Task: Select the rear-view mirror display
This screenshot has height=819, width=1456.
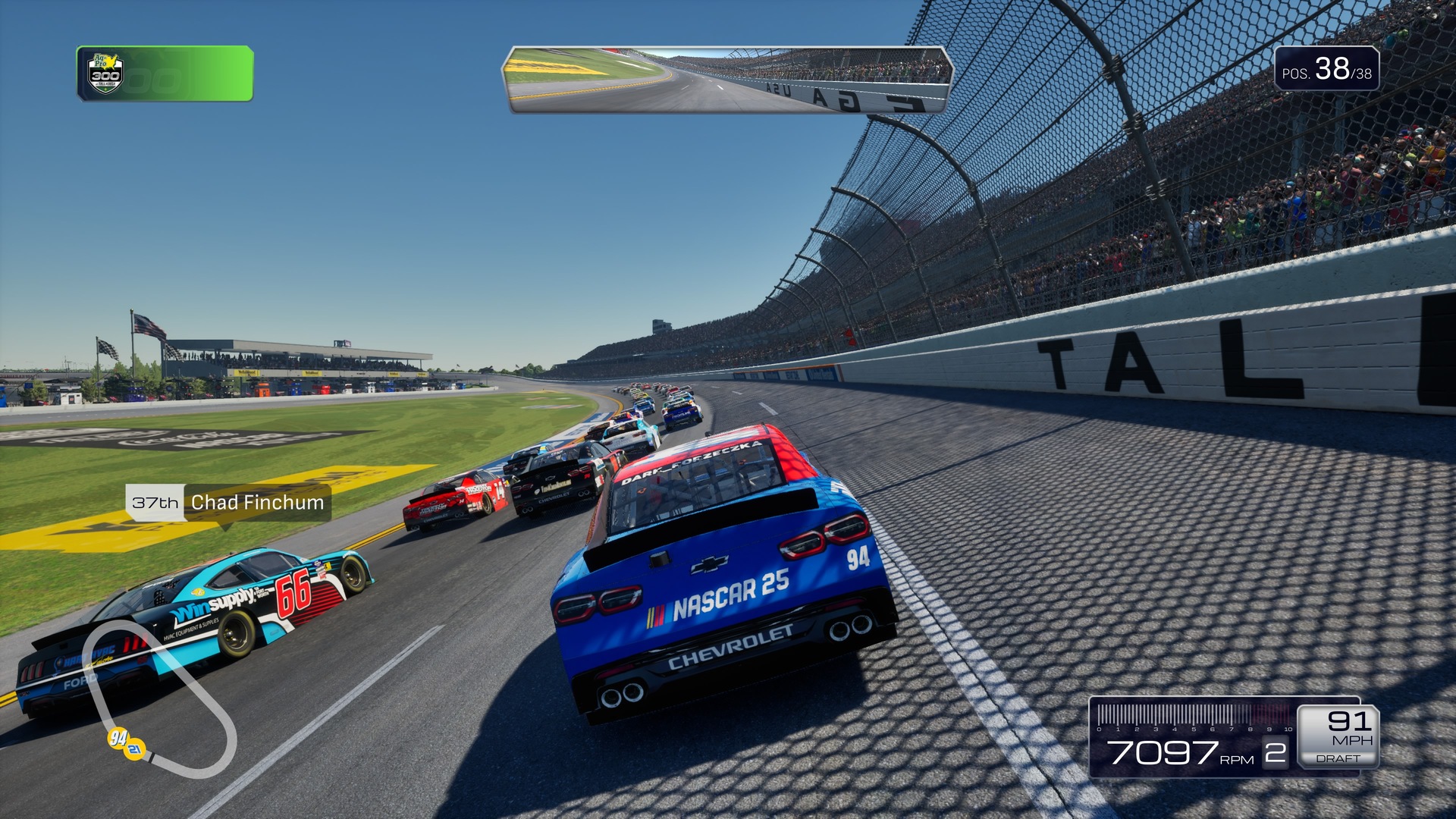Action: click(x=727, y=80)
